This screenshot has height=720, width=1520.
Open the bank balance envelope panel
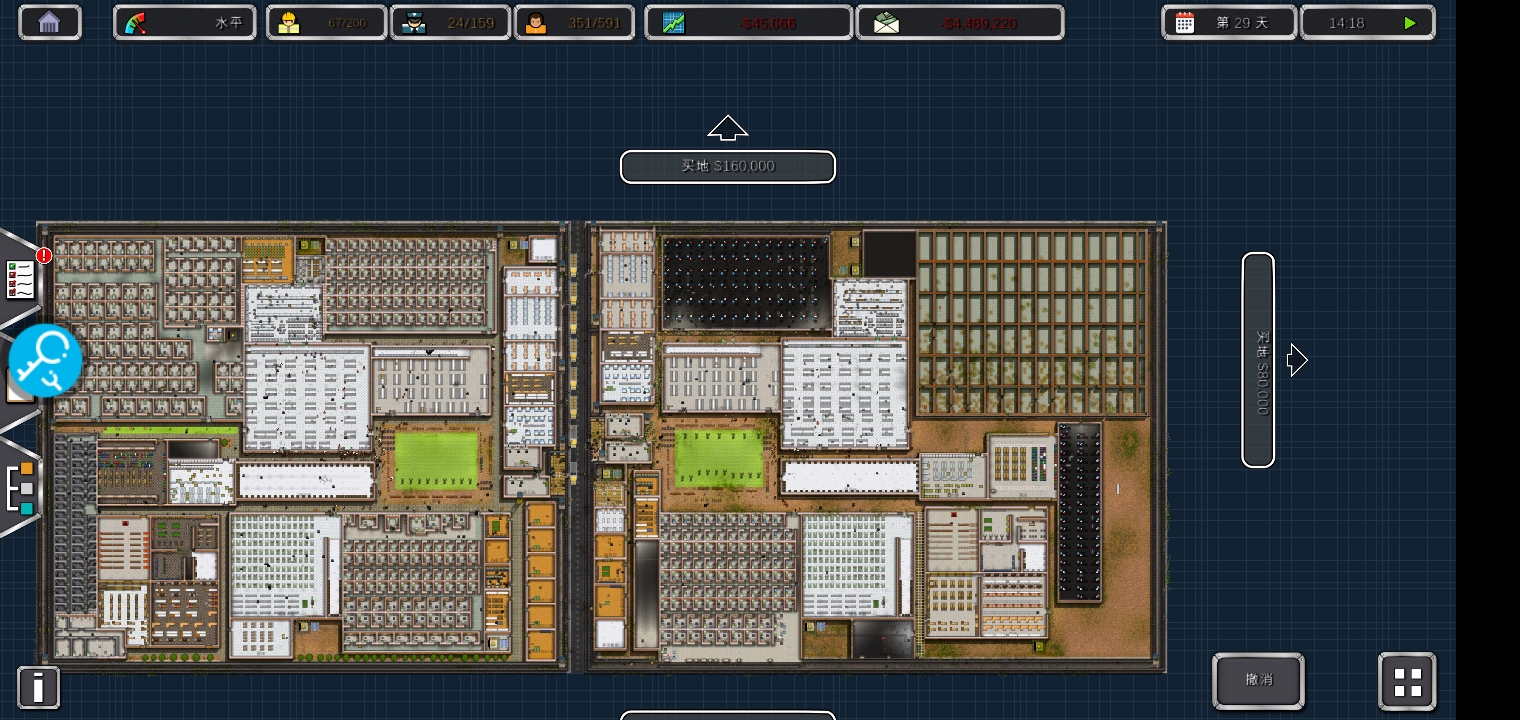click(x=959, y=22)
